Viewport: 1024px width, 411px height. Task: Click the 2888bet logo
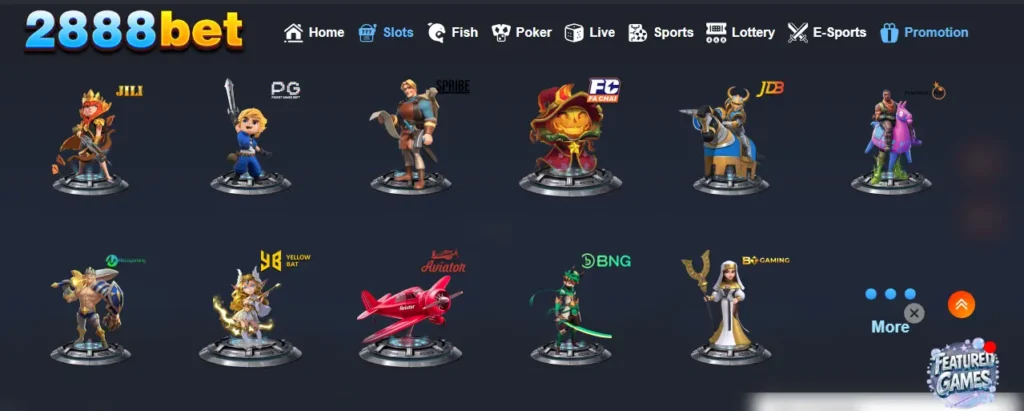click(134, 30)
